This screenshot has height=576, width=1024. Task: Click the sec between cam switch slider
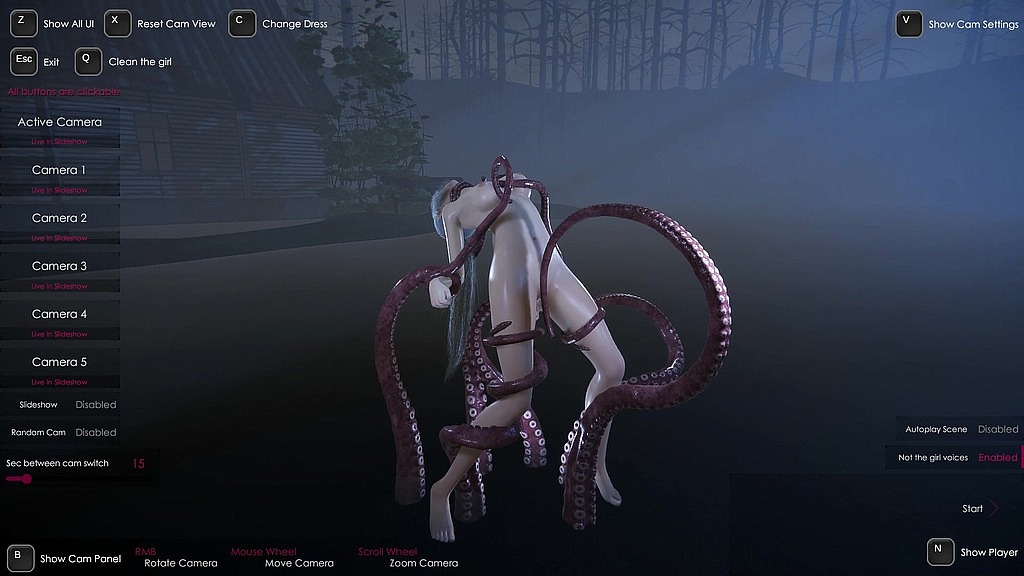pyautogui.click(x=26, y=479)
